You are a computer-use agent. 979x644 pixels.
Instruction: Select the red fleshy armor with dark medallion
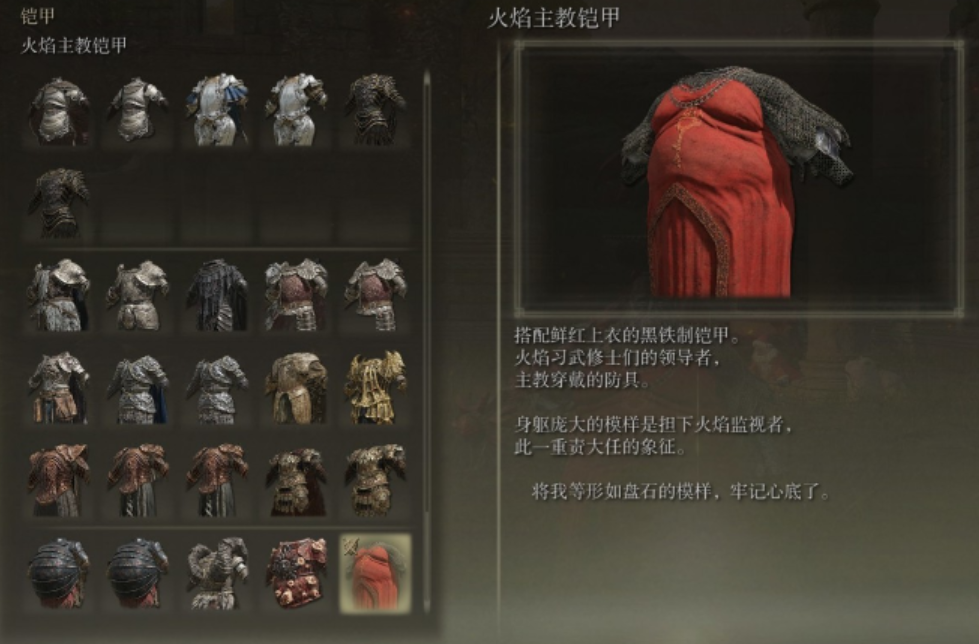coord(296,573)
